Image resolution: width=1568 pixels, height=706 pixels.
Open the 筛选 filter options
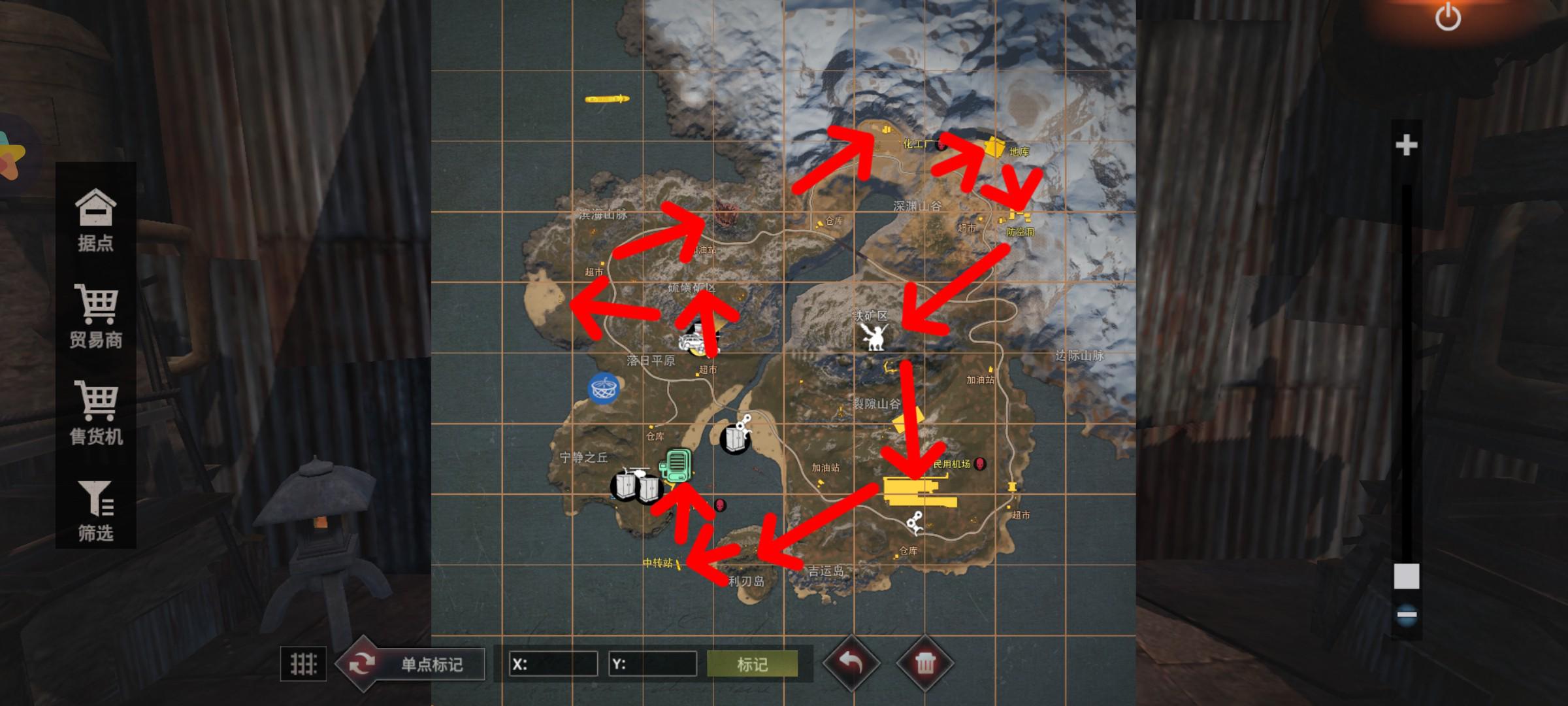96,511
